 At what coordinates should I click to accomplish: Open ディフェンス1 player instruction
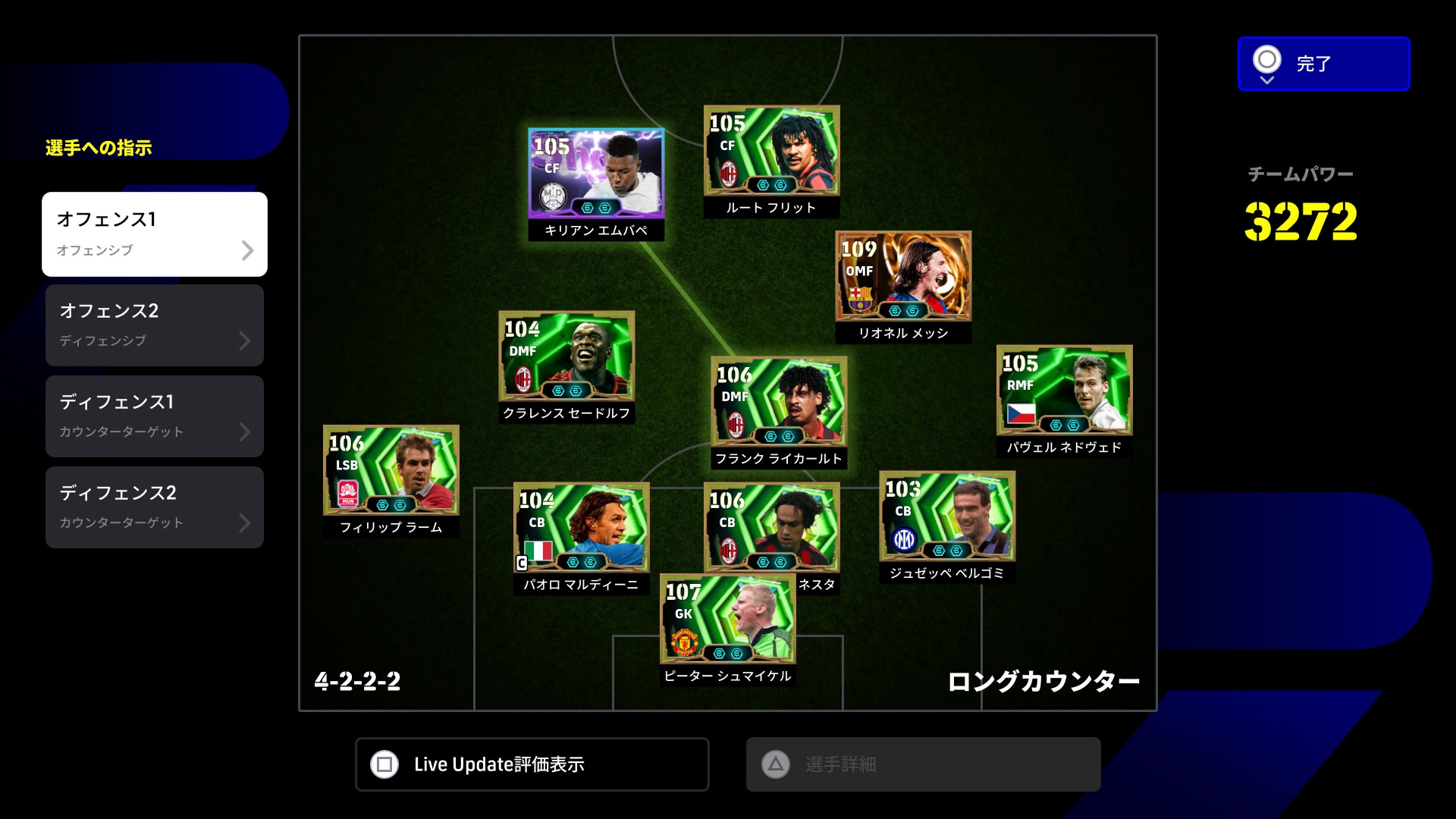click(x=155, y=416)
